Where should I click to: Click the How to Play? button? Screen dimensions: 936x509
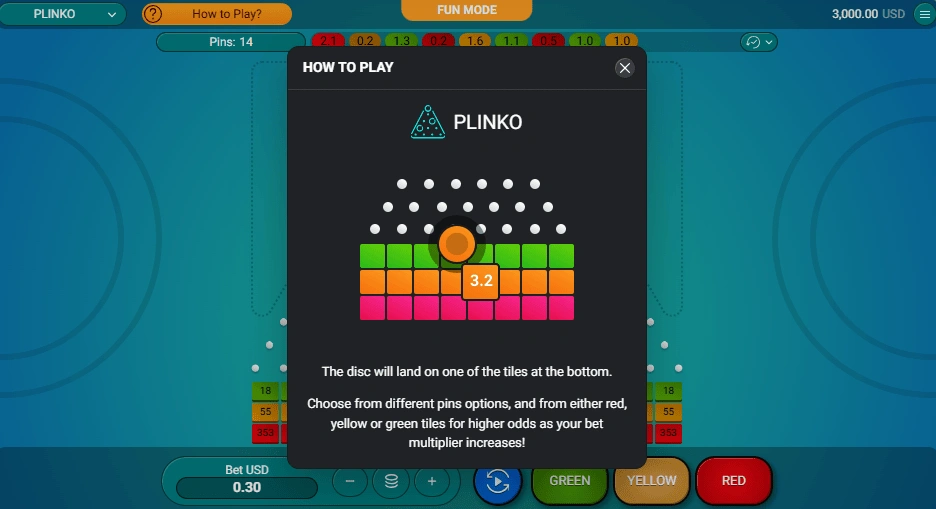[217, 14]
